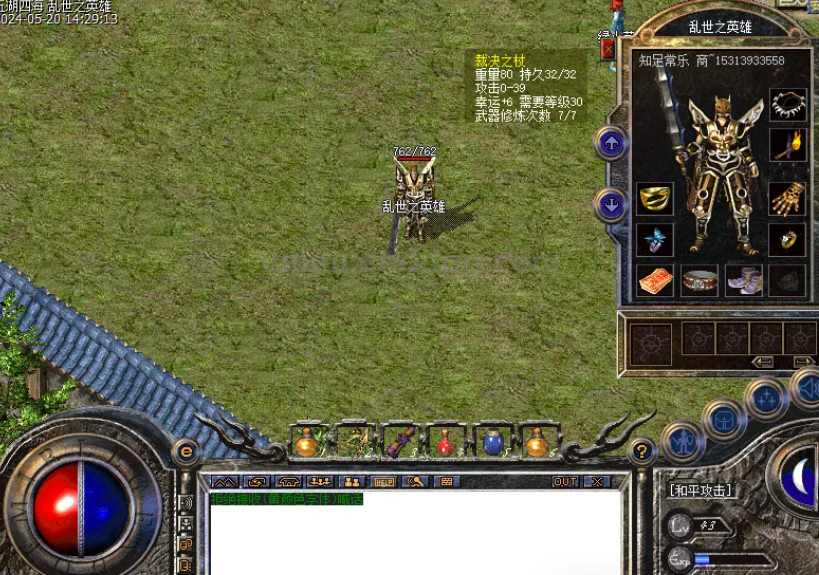The image size is (819, 575).
Task: Select the belt equipment slot
Action: click(x=700, y=280)
